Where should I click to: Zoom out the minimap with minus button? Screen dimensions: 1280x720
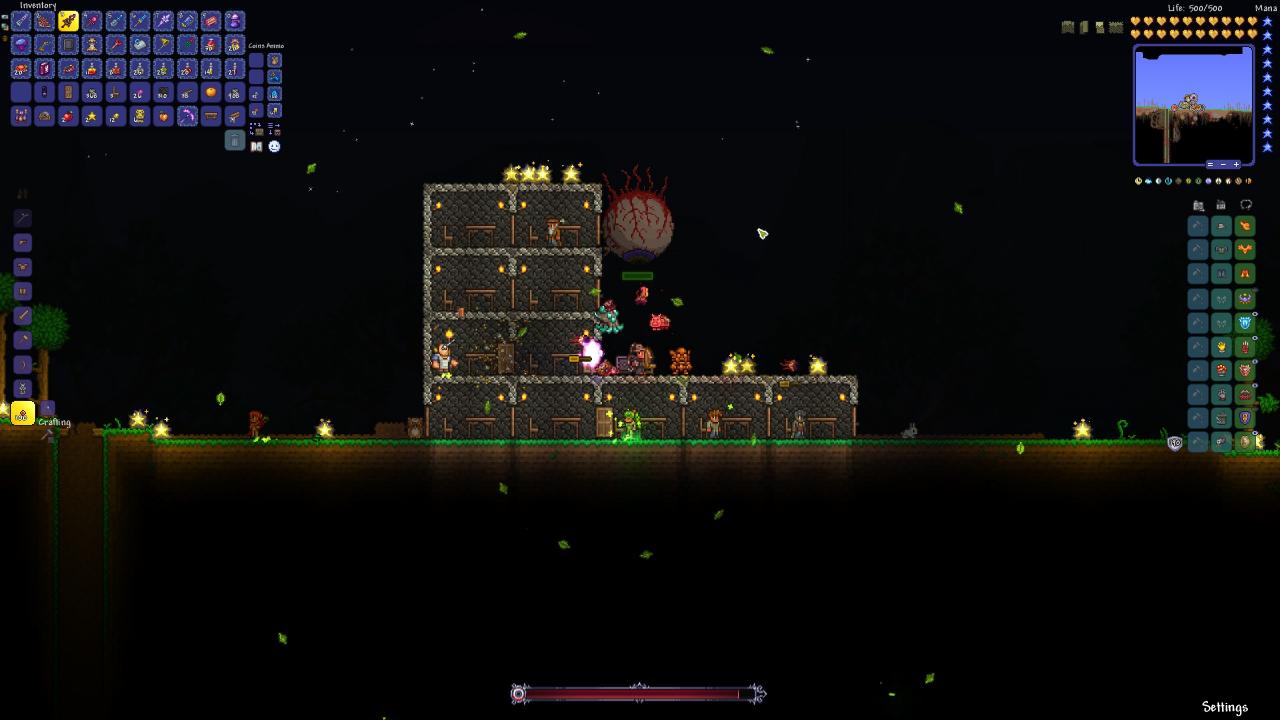tap(1223, 164)
